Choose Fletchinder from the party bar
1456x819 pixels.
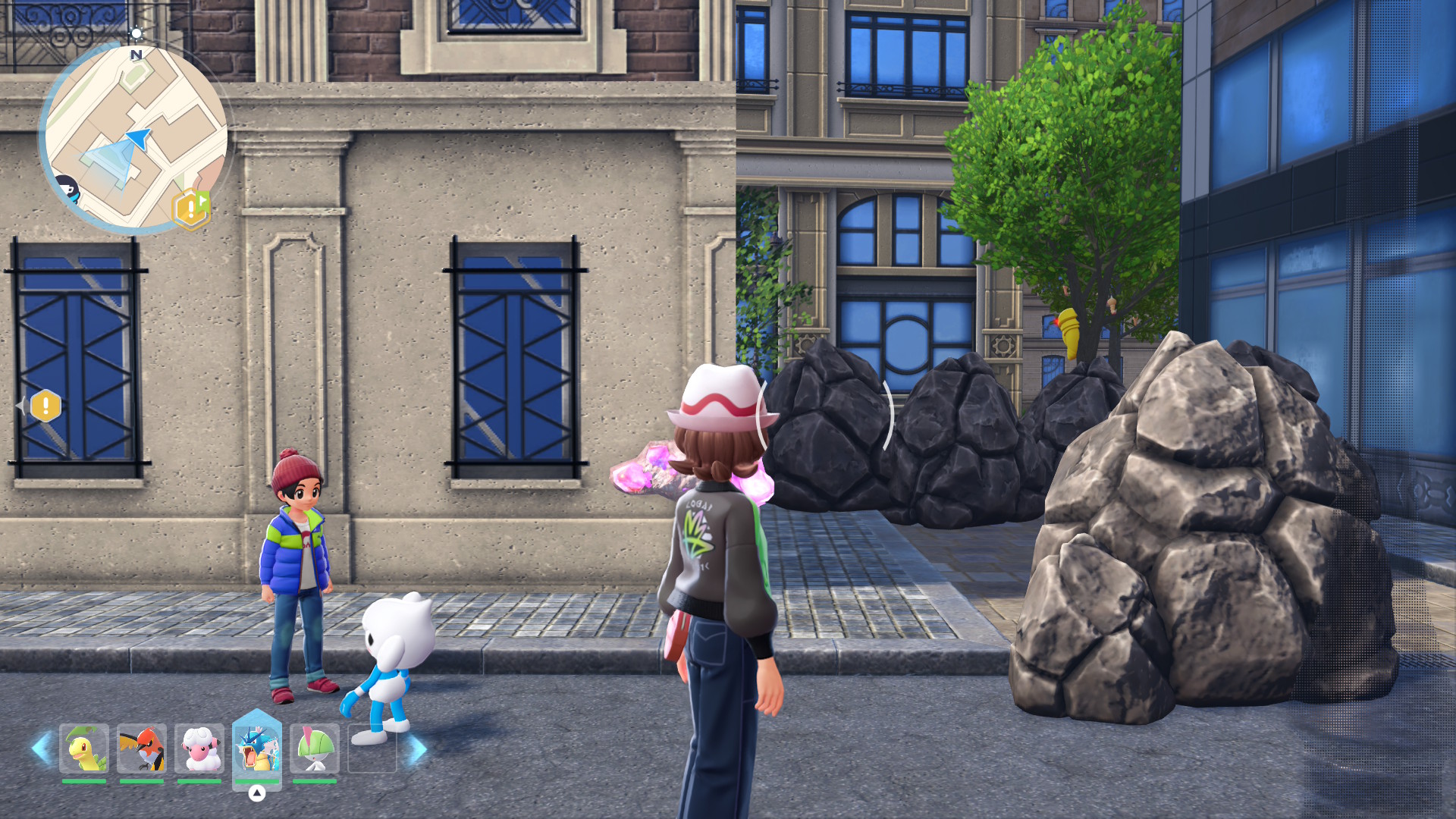click(142, 748)
